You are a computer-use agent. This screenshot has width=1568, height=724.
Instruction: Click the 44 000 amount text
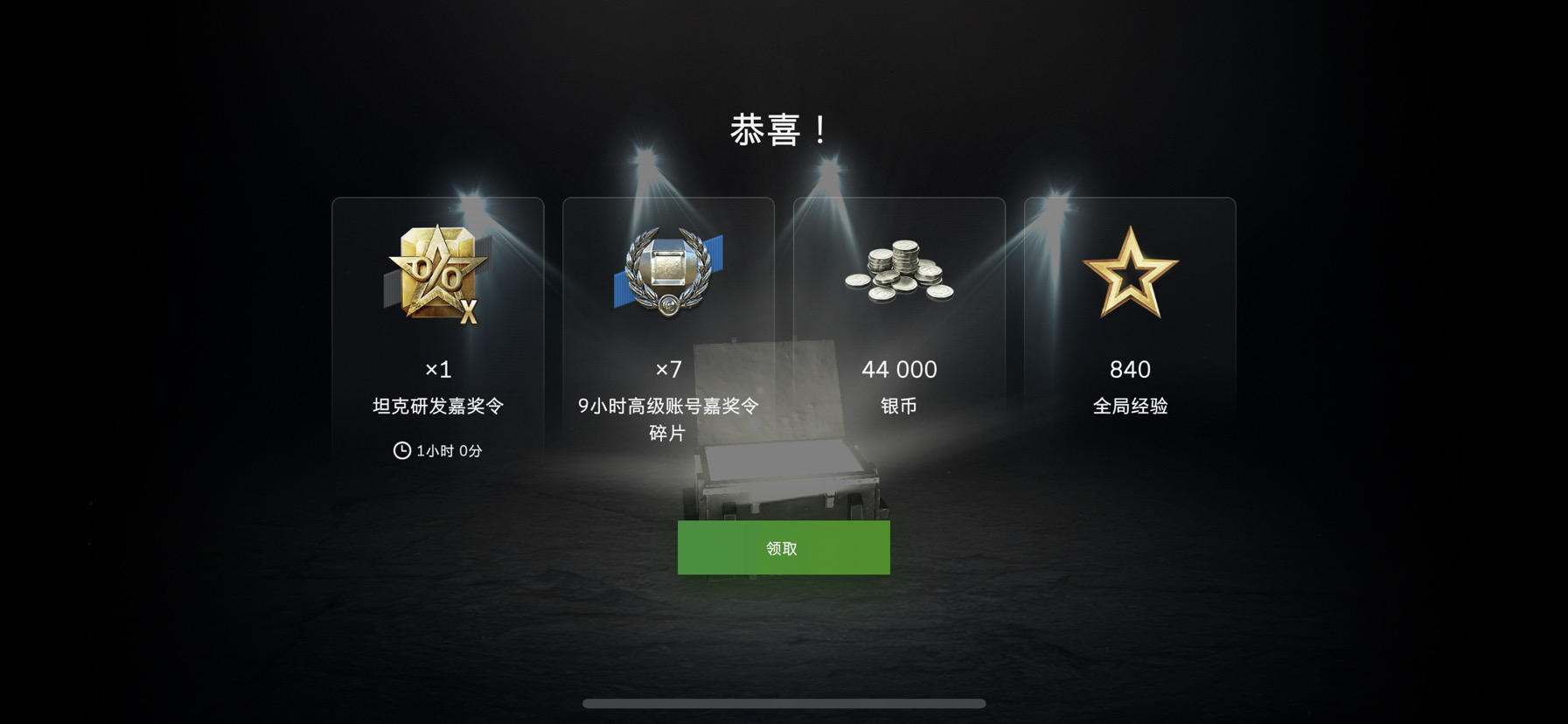pos(897,369)
